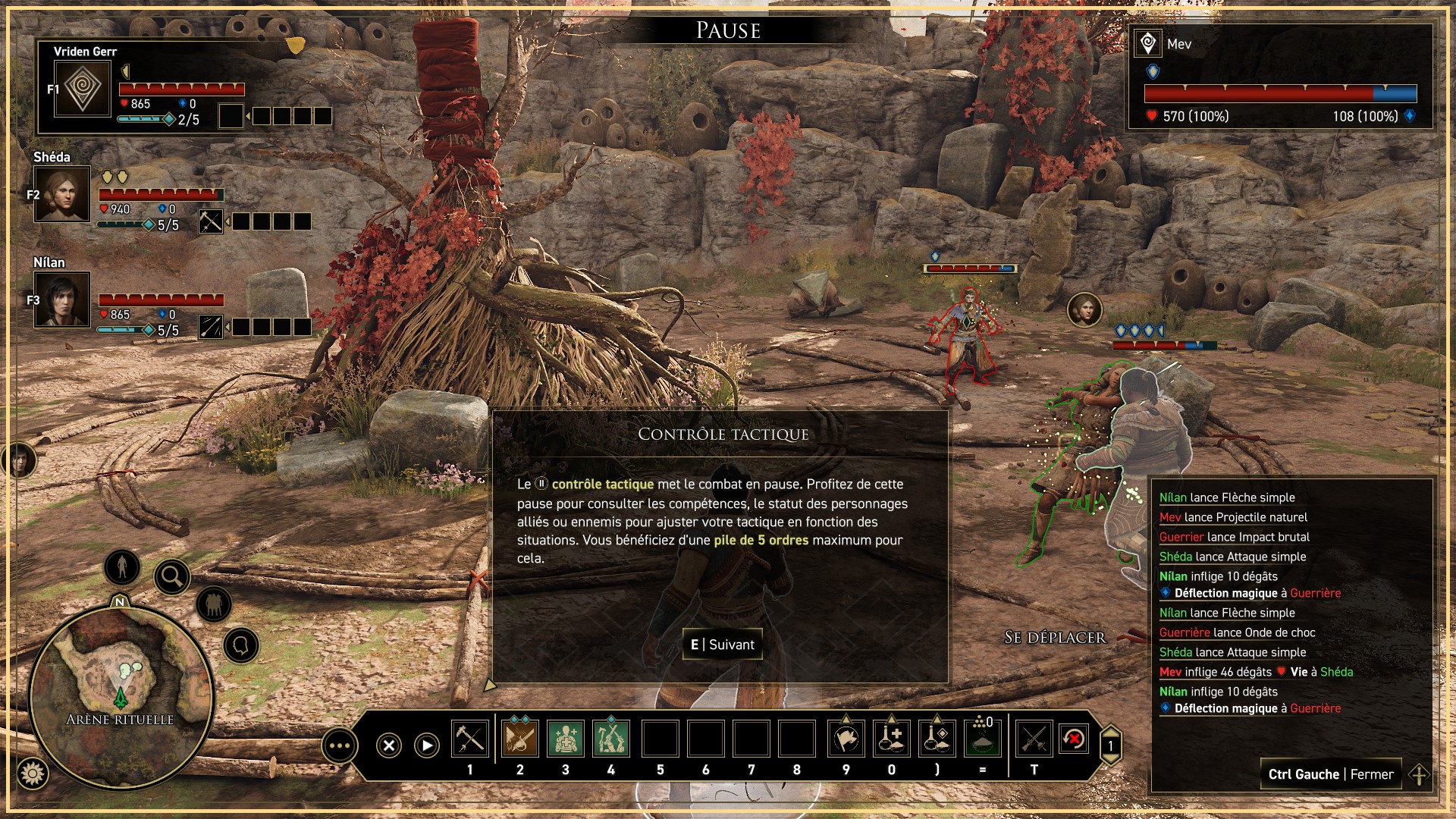
Task: Close the combat log with Fermer
Action: (1330, 774)
